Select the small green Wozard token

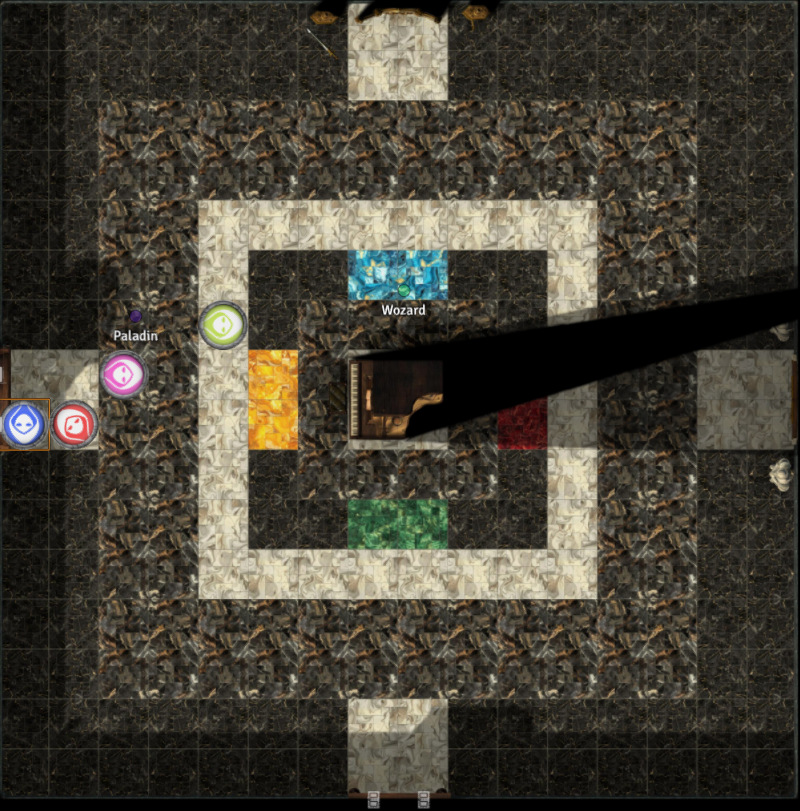[x=403, y=290]
